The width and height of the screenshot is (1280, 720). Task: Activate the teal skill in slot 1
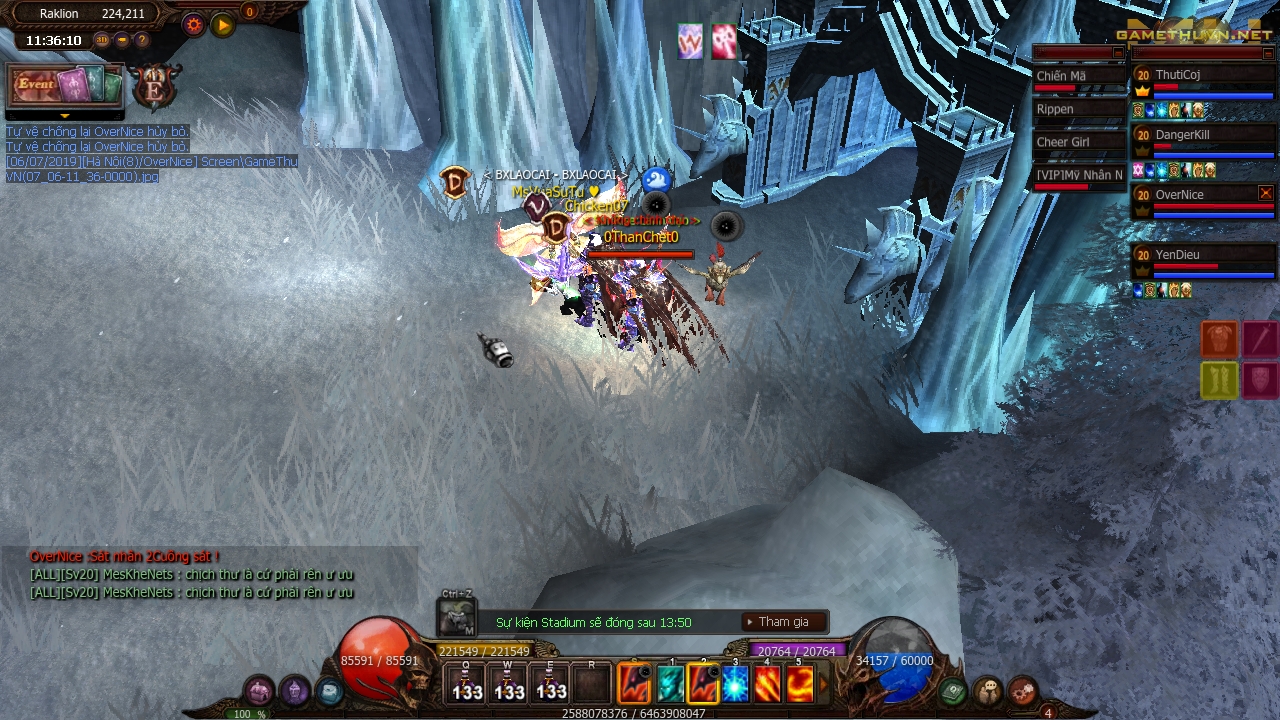click(670, 684)
